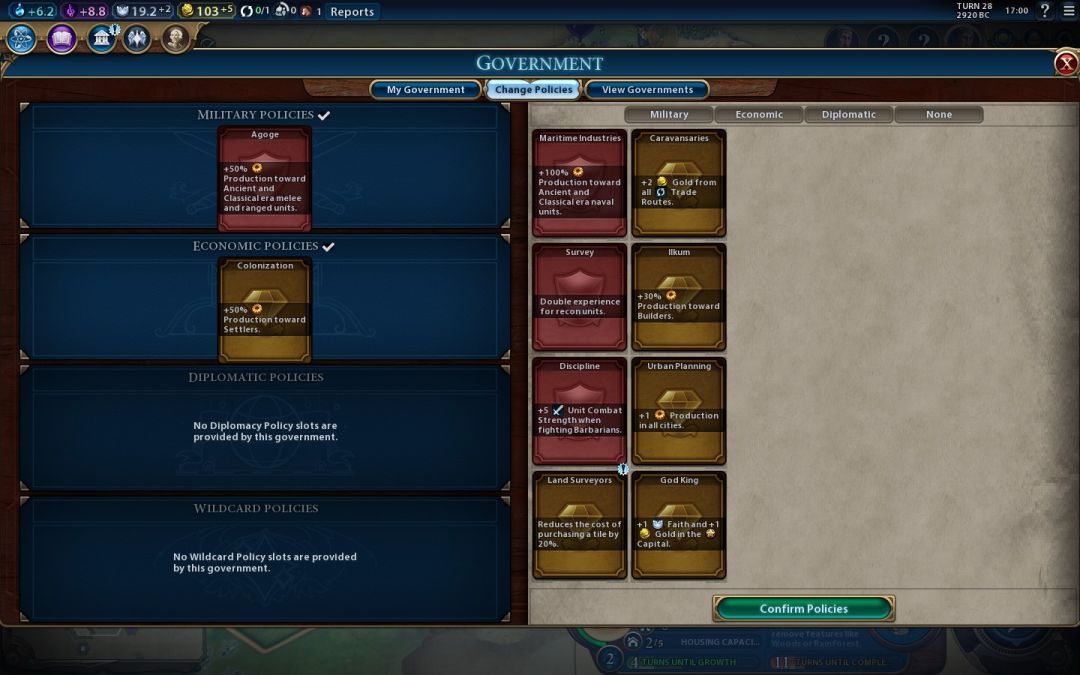Pick the Urban Planning policy card
Image resolution: width=1080 pixels, height=675 pixels.
(679, 411)
